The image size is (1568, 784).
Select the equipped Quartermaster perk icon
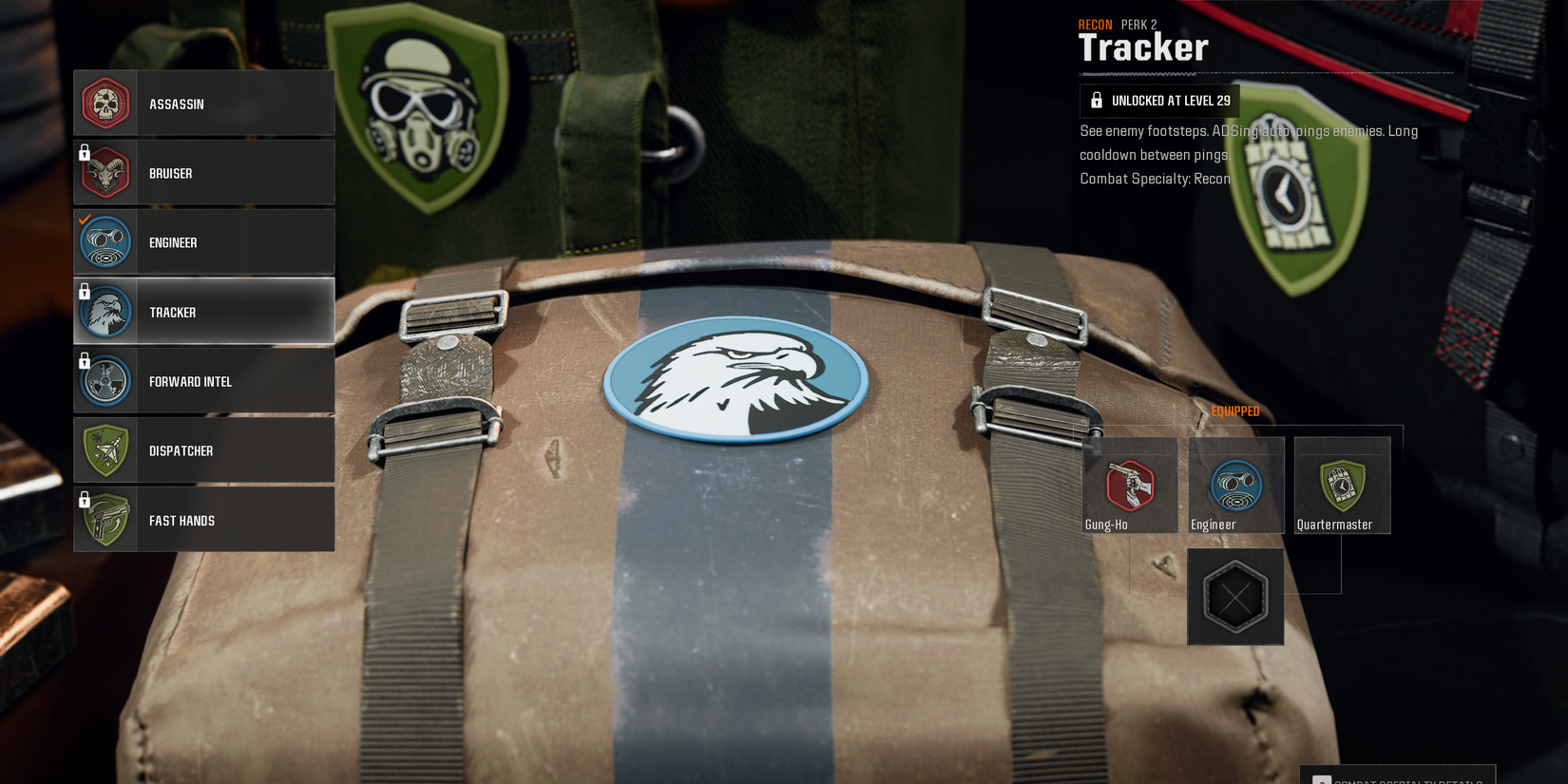point(1342,483)
